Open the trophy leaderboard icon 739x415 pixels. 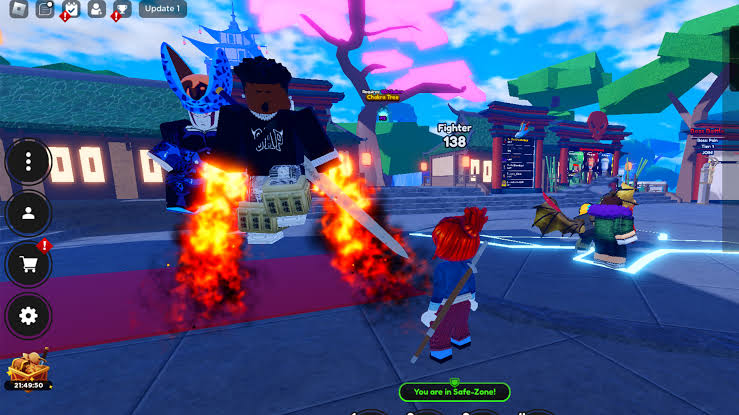121,9
